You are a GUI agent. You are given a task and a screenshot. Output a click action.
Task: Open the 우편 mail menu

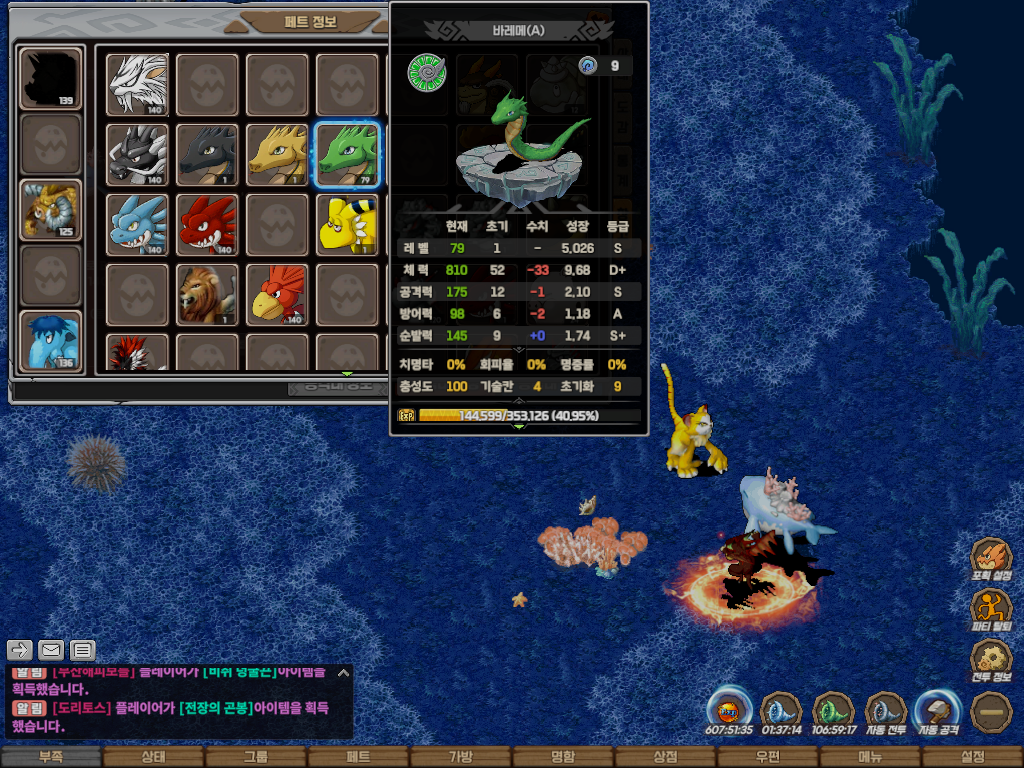[767, 757]
